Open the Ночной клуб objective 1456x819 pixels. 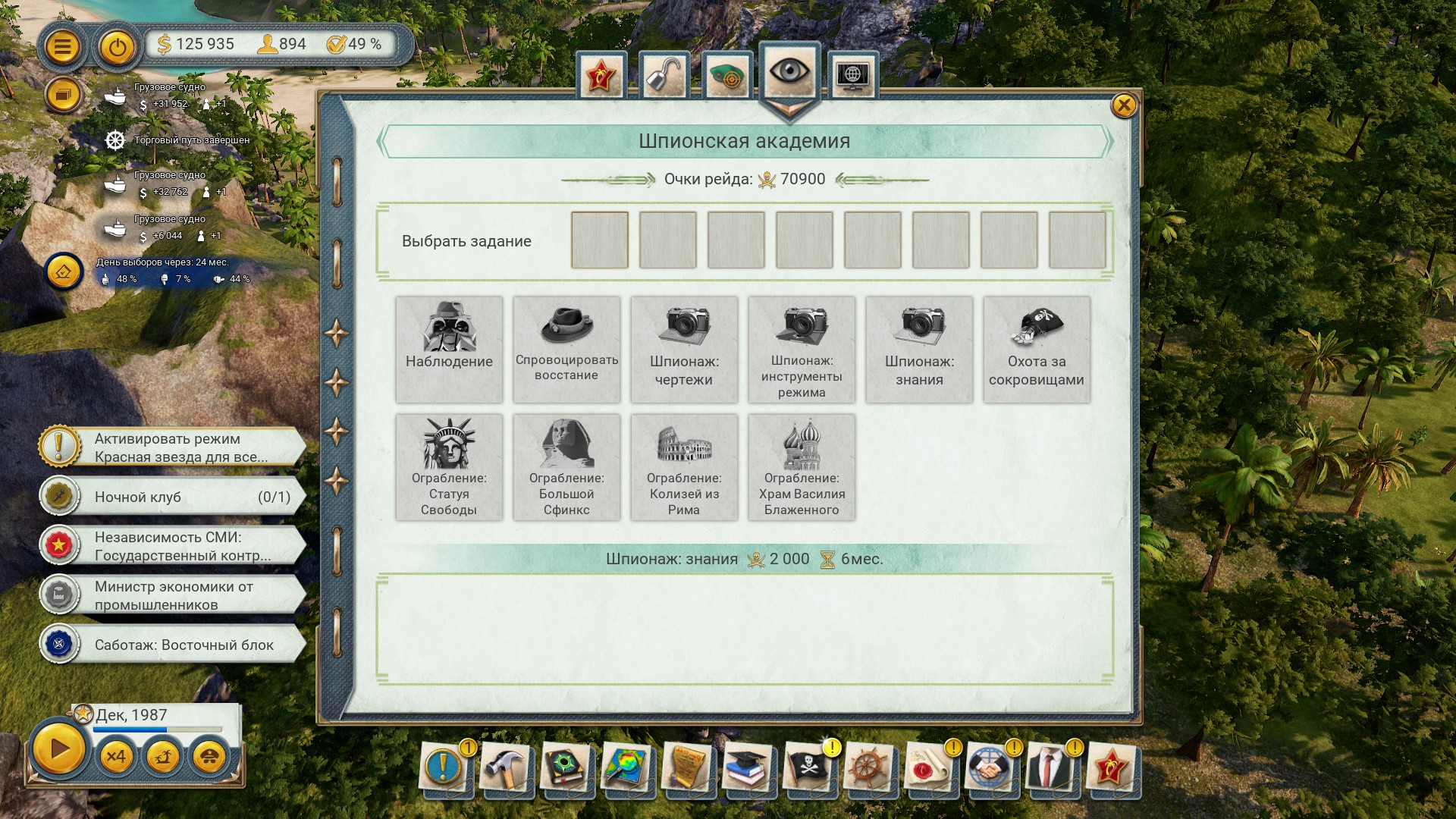(174, 497)
